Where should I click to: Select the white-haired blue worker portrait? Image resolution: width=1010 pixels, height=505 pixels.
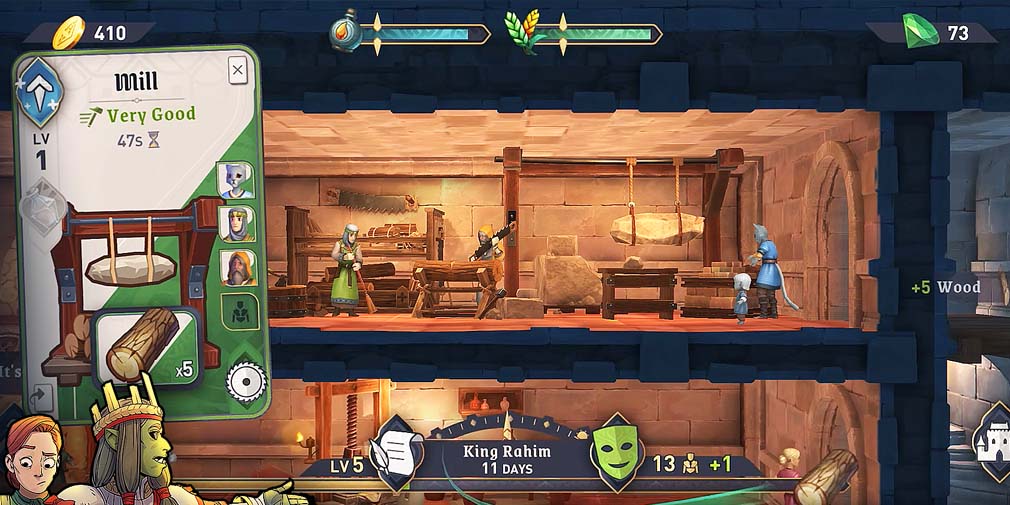[236, 180]
